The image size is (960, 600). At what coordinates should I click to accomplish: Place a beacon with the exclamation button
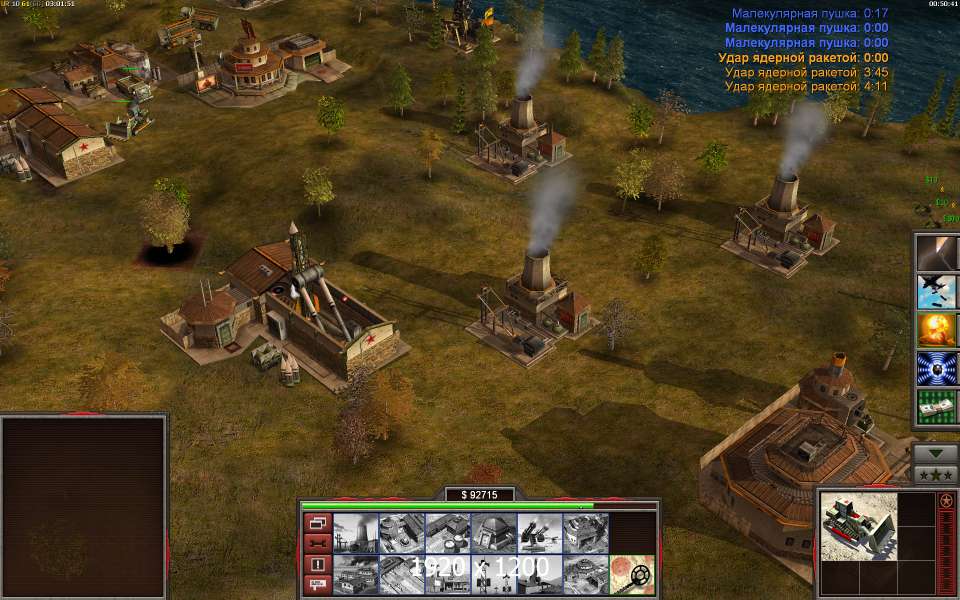pyautogui.click(x=317, y=564)
